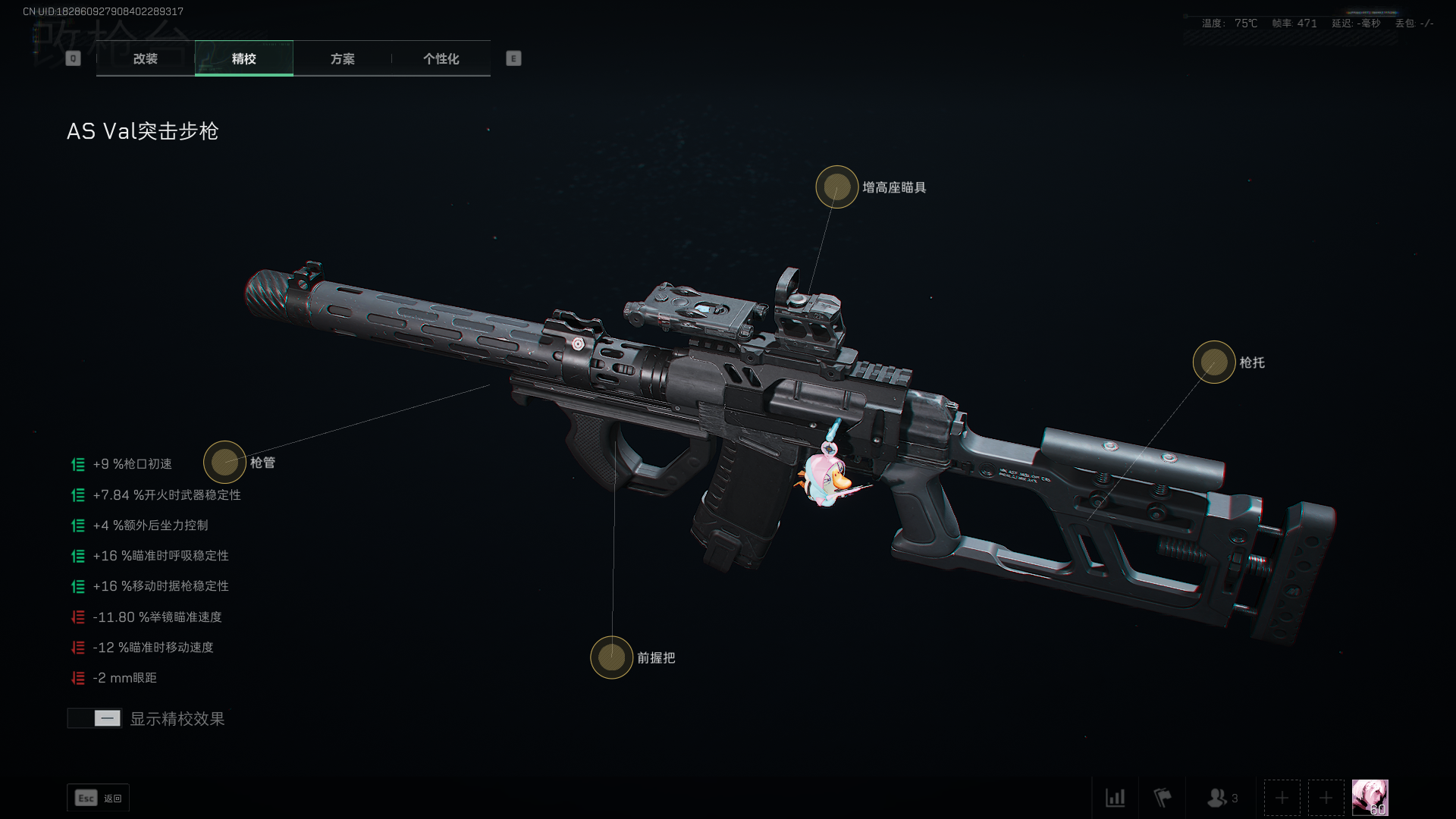Pick the 前握把 foregrip attachment node
The image size is (1456, 819).
pyautogui.click(x=611, y=657)
